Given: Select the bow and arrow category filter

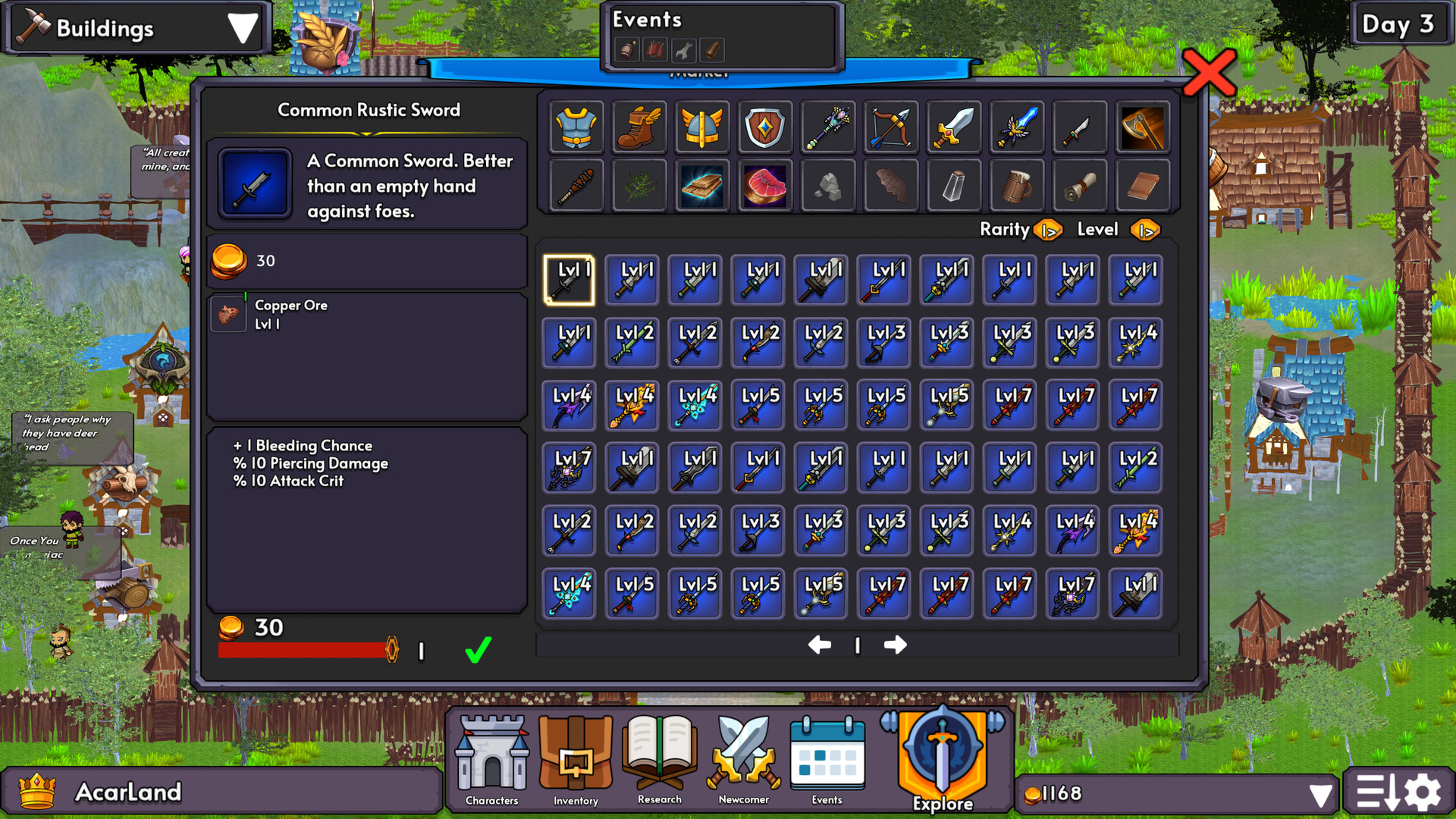Looking at the screenshot, I should 890,127.
